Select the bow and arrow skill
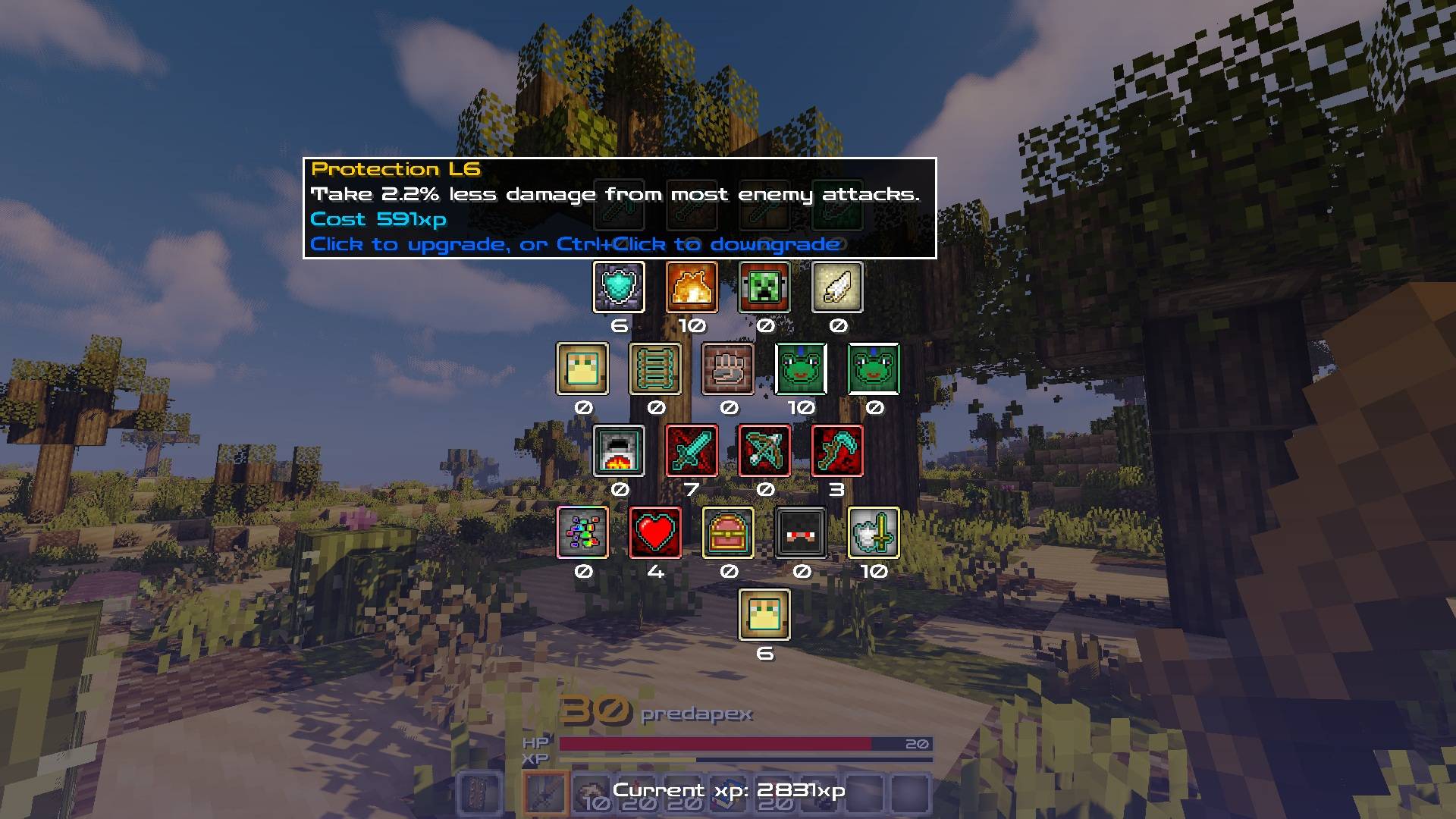Image resolution: width=1456 pixels, height=819 pixels. (x=764, y=451)
